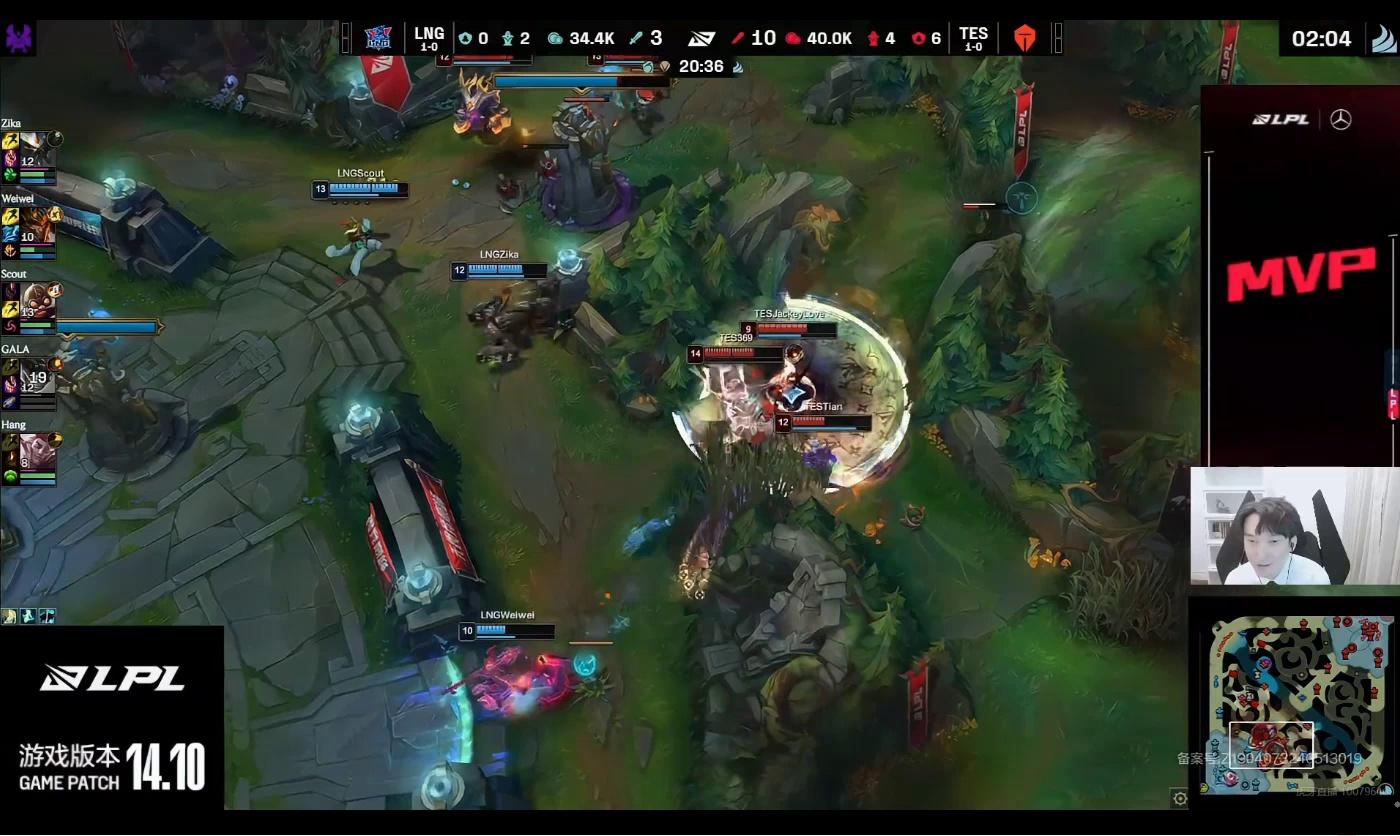Open settings via the gear icon
This screenshot has height=836, width=1400.
pyautogui.click(x=1180, y=798)
